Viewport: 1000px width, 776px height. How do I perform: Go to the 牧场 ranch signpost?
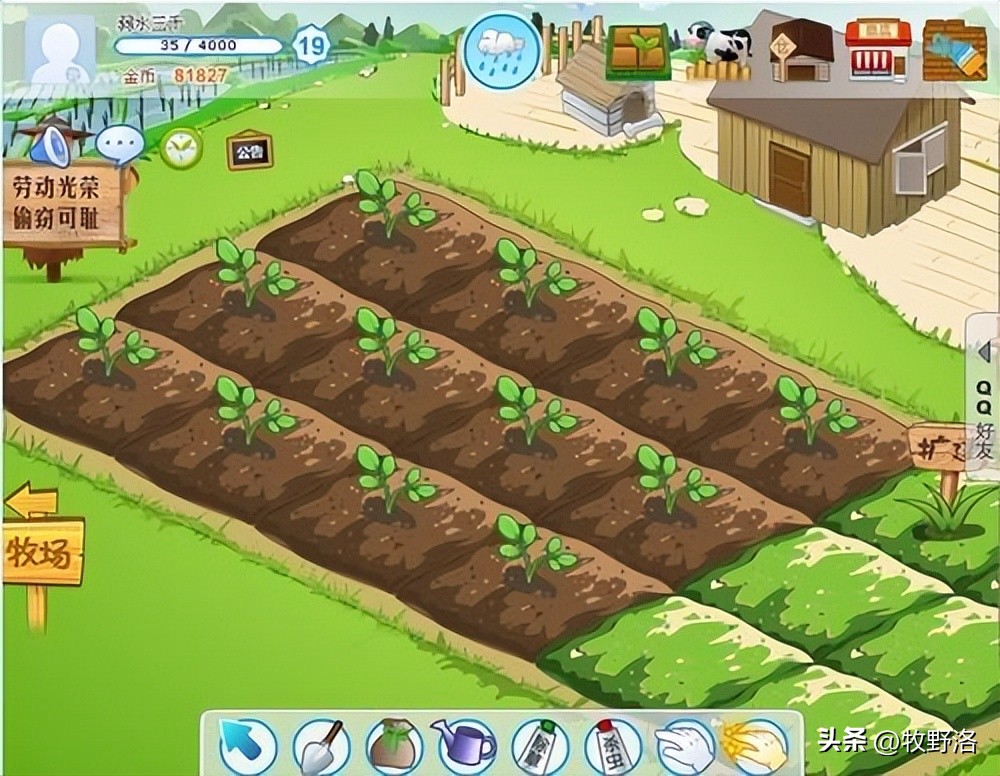(x=43, y=551)
